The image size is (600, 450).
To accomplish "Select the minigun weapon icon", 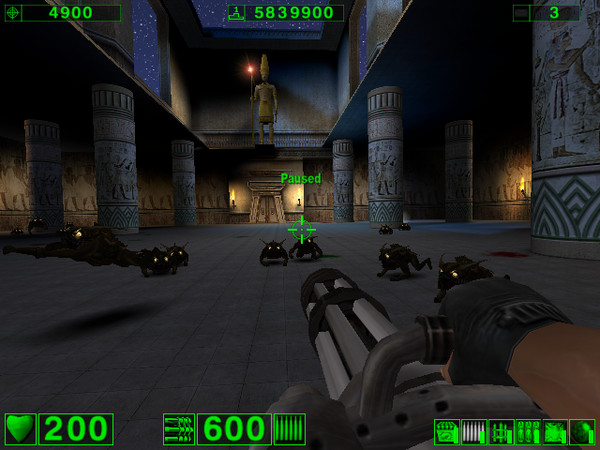I will pos(179,429).
